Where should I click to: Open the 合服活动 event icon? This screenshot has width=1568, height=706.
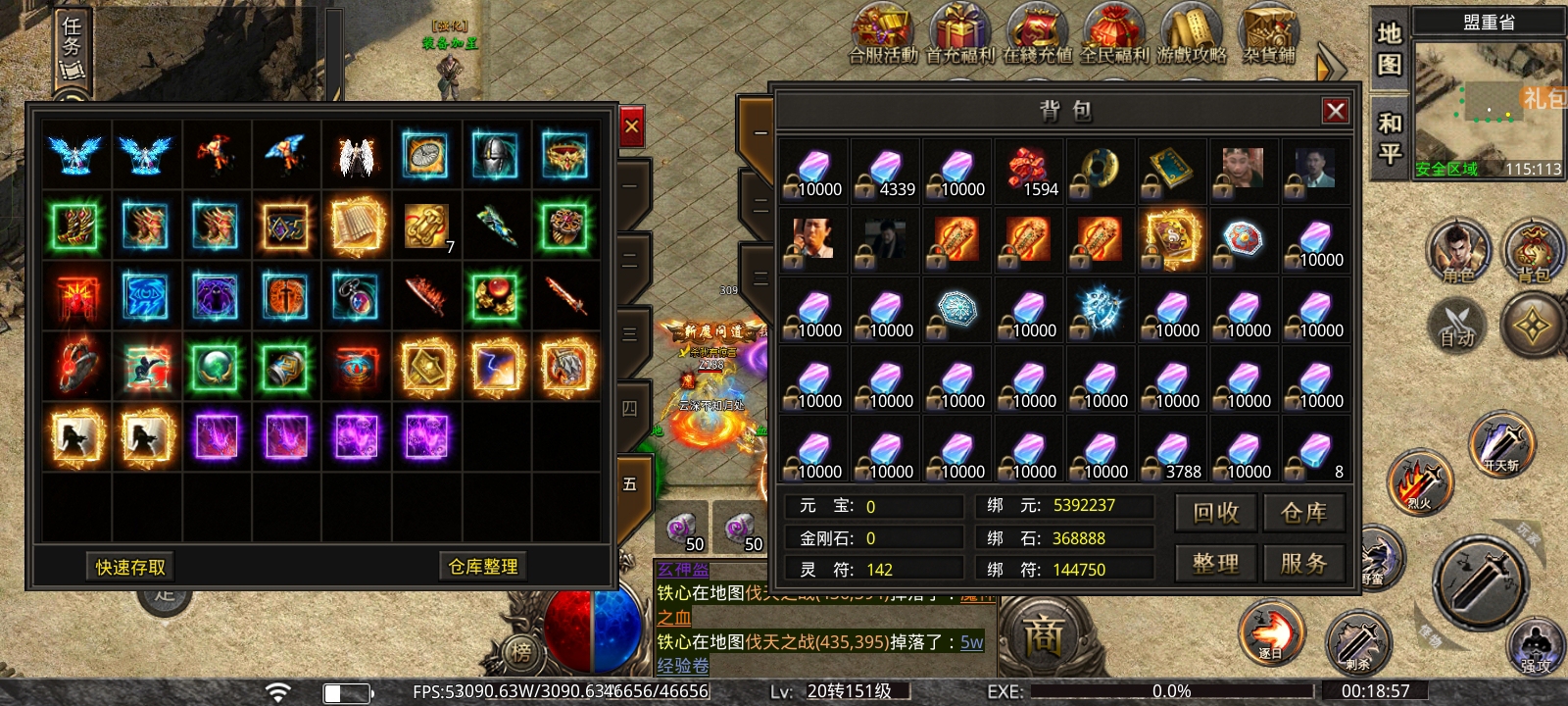(882, 36)
